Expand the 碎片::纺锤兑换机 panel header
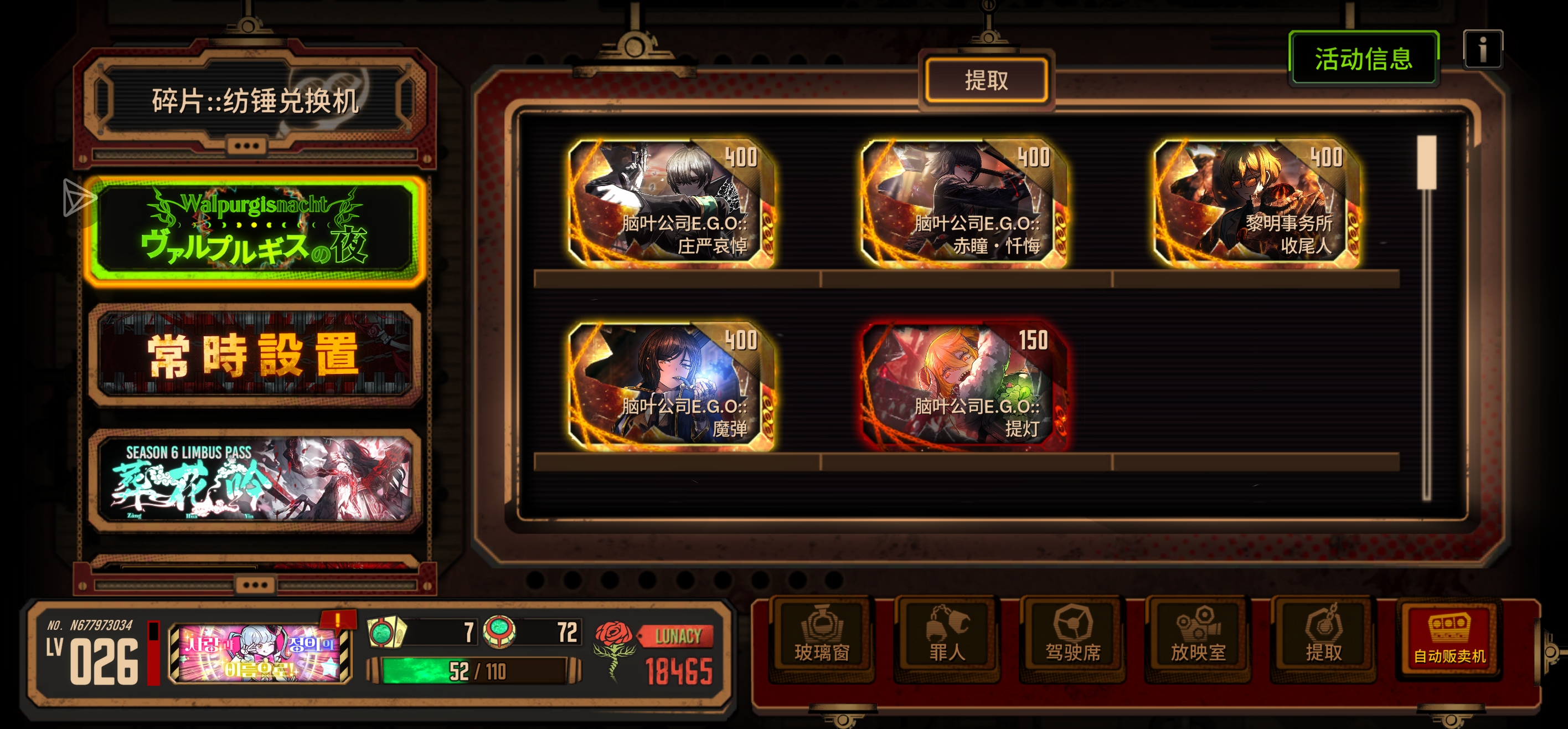Screen dimensions: 1568x729 (x=256, y=102)
